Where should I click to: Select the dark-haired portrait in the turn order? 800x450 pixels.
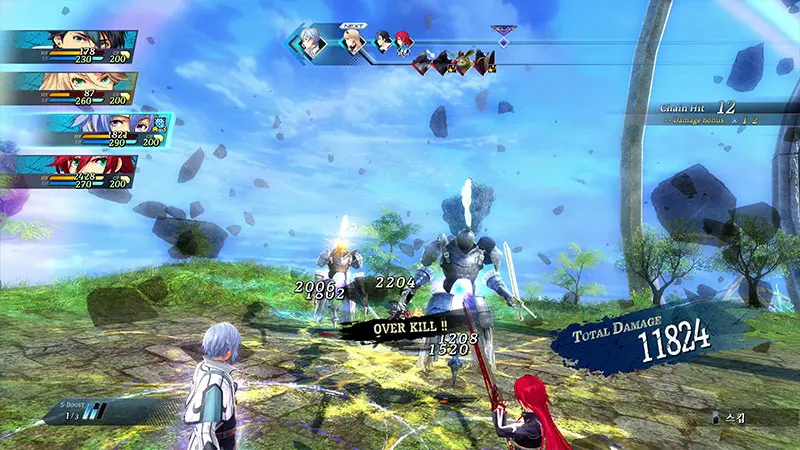(383, 43)
